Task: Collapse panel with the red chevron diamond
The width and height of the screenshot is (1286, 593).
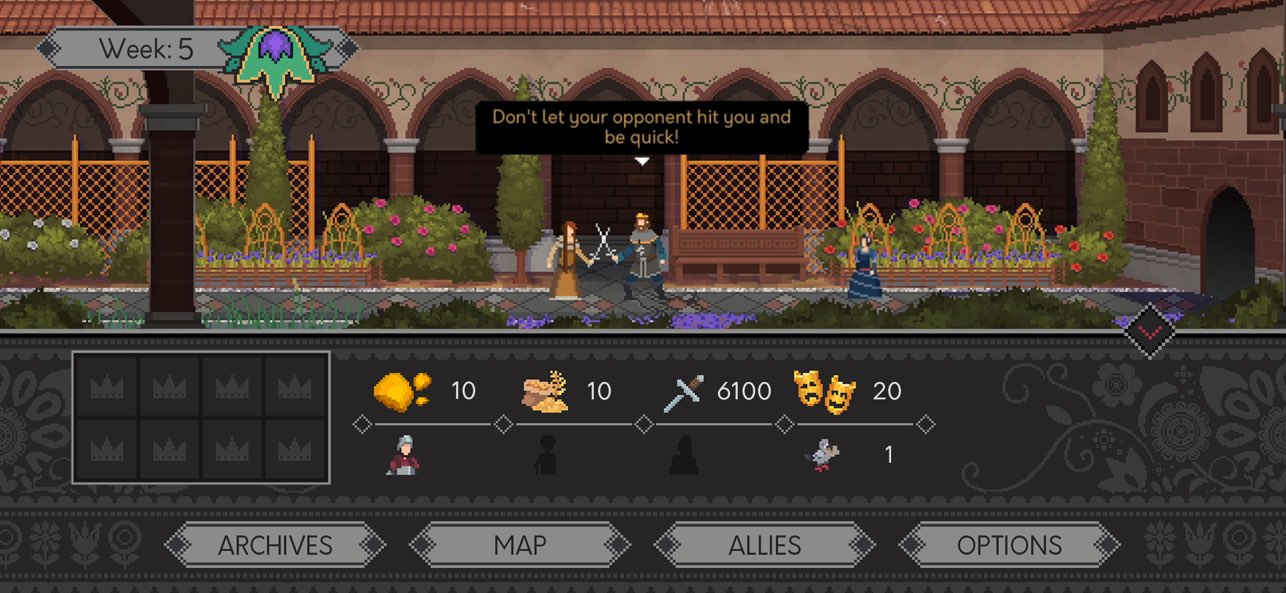Action: tap(1151, 330)
